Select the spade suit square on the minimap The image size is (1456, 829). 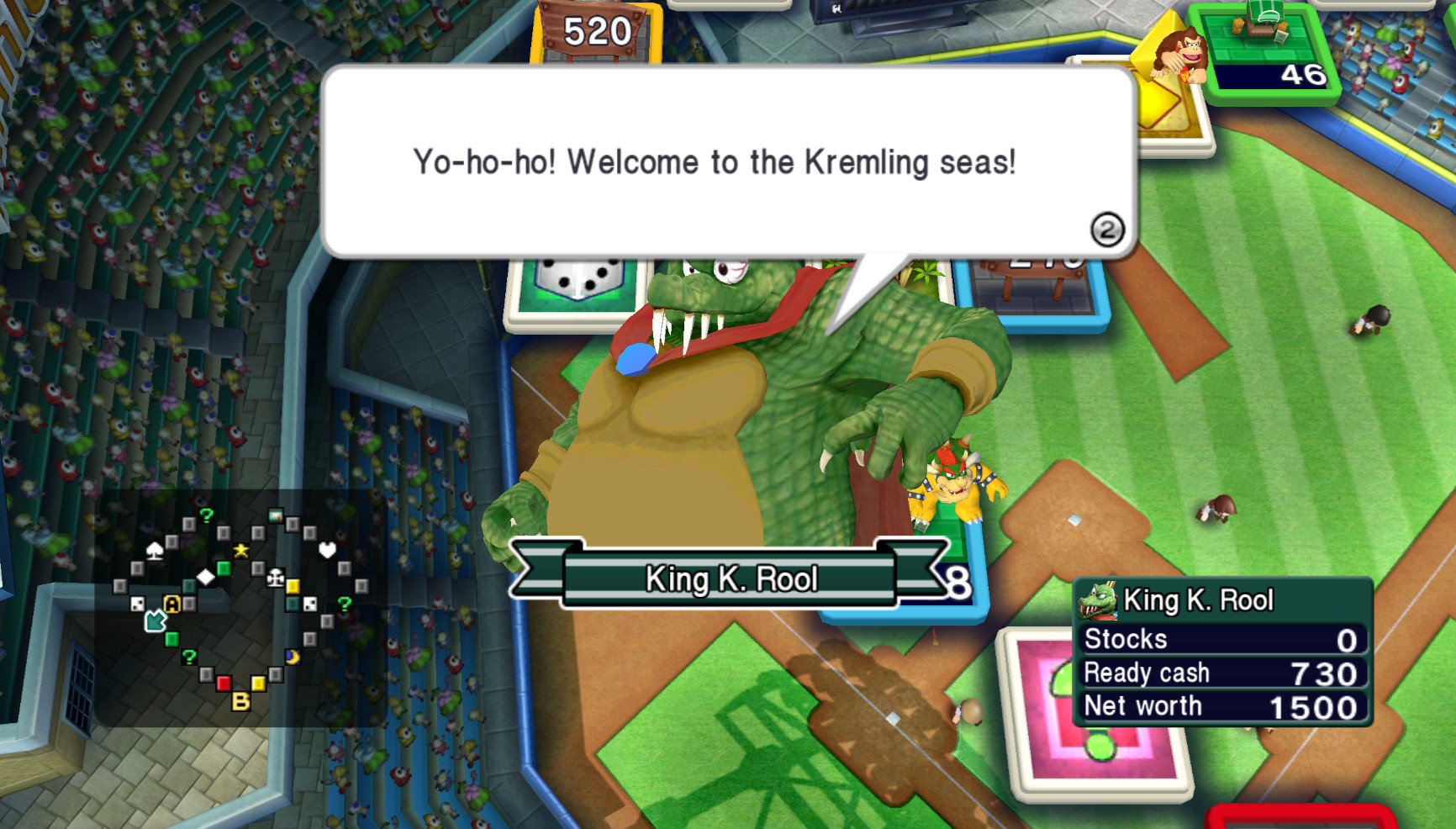[155, 551]
